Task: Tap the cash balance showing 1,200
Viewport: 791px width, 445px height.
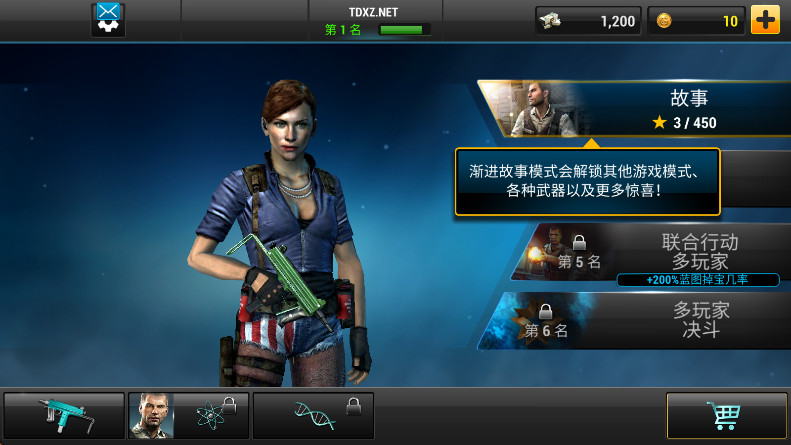Action: point(588,20)
